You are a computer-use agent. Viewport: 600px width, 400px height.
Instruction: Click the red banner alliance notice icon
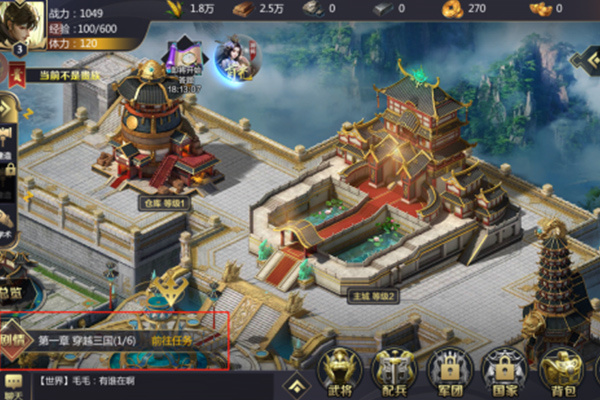(x=16, y=74)
